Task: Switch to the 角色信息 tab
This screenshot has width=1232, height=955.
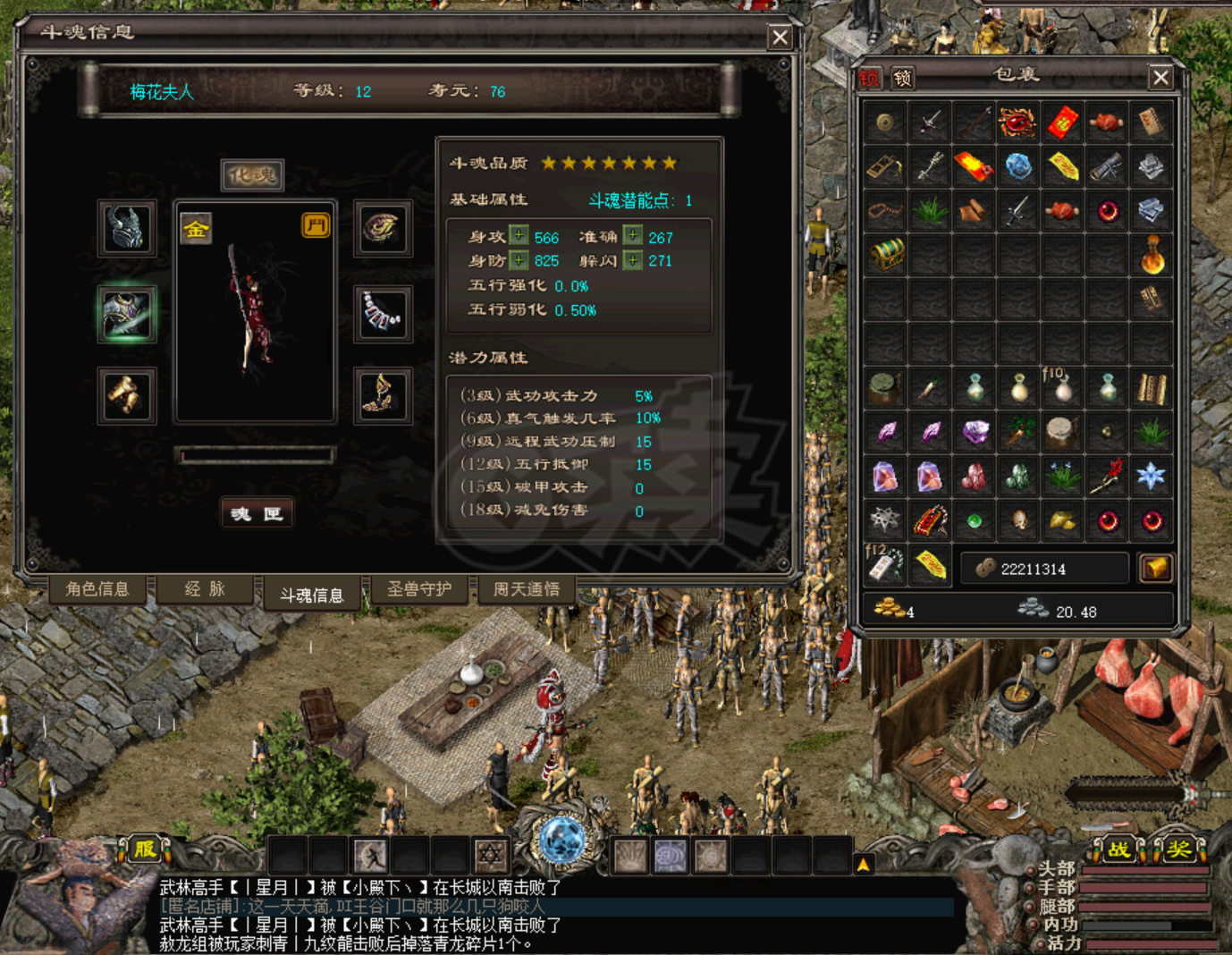Action: click(97, 589)
